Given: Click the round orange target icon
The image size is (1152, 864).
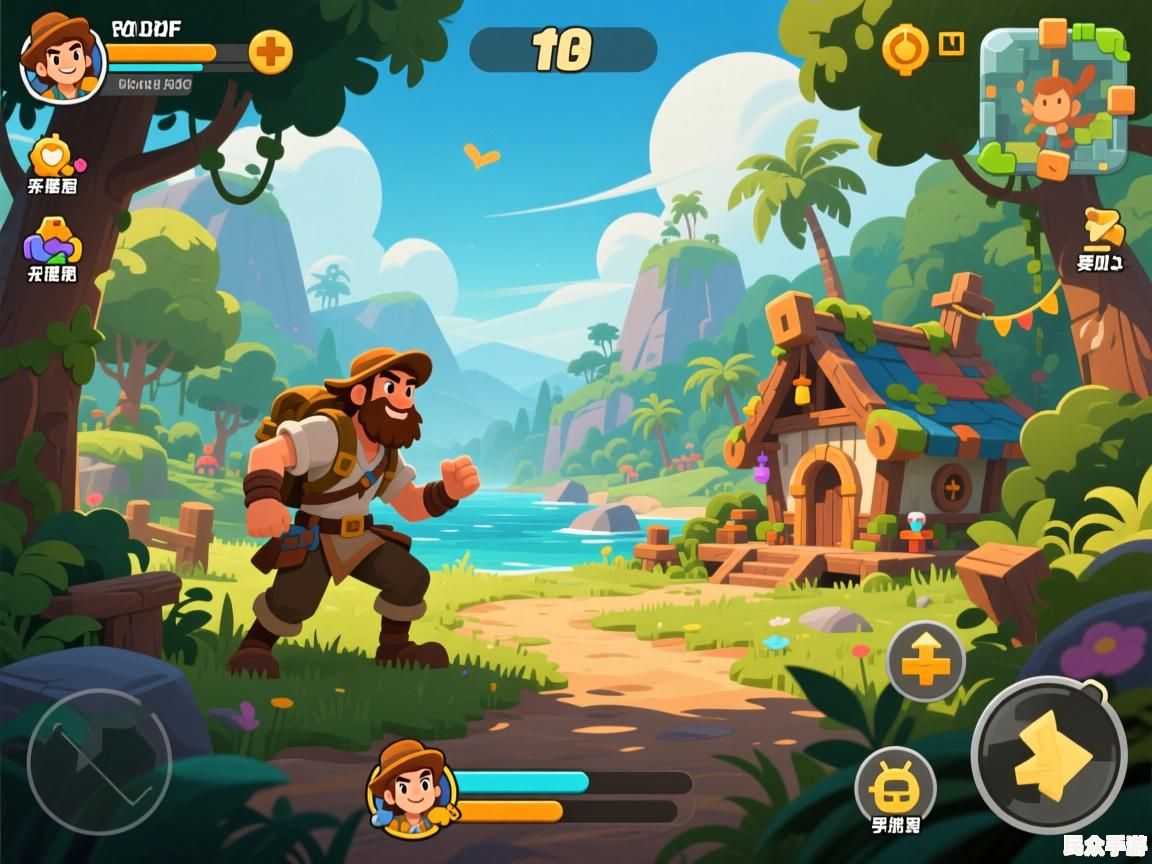Looking at the screenshot, I should click(x=905, y=48).
